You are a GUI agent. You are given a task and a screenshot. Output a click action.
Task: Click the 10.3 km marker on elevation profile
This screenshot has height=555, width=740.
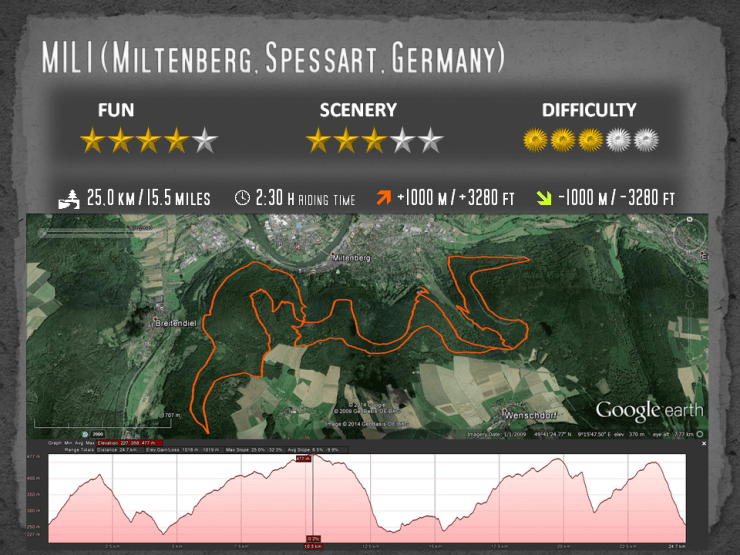coord(312,546)
